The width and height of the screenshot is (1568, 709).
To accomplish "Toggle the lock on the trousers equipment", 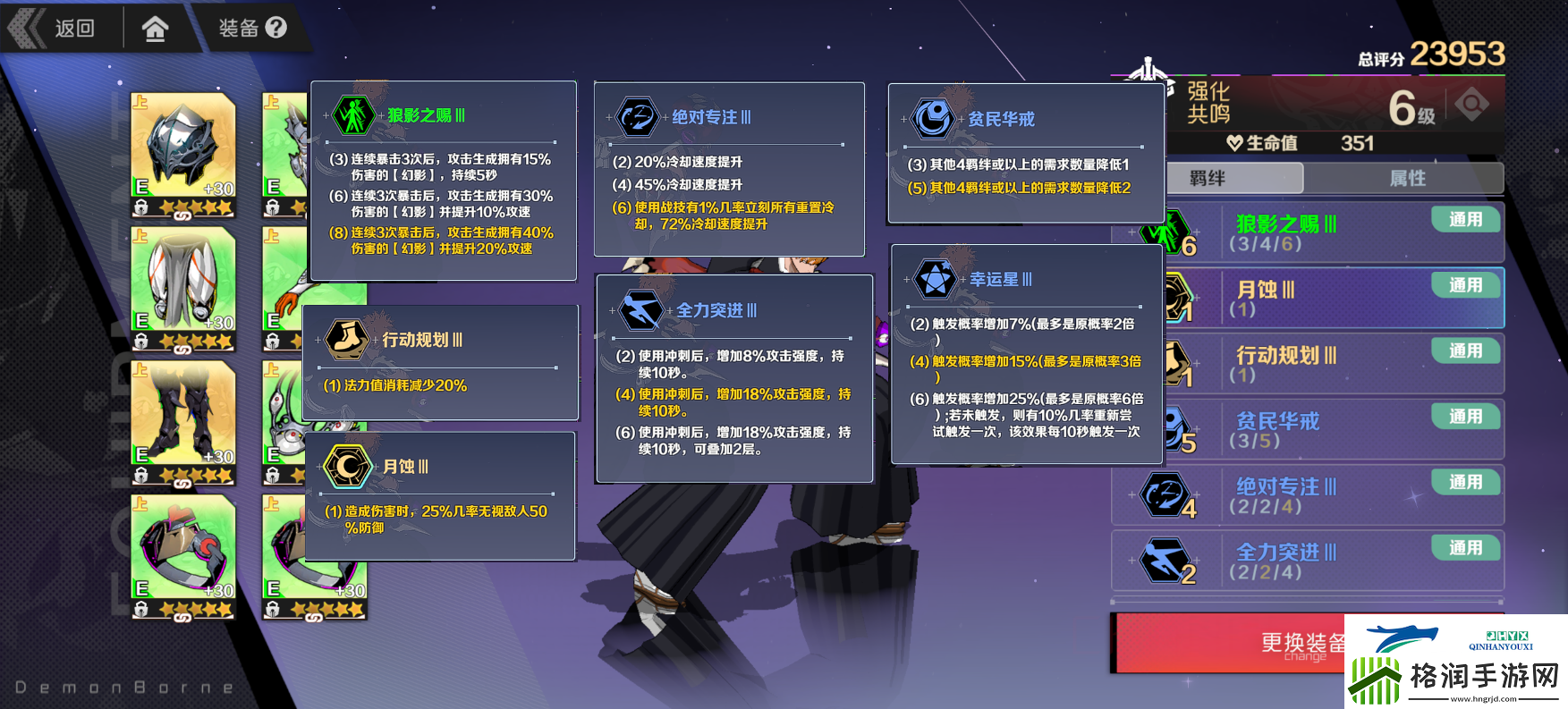I will point(141,340).
